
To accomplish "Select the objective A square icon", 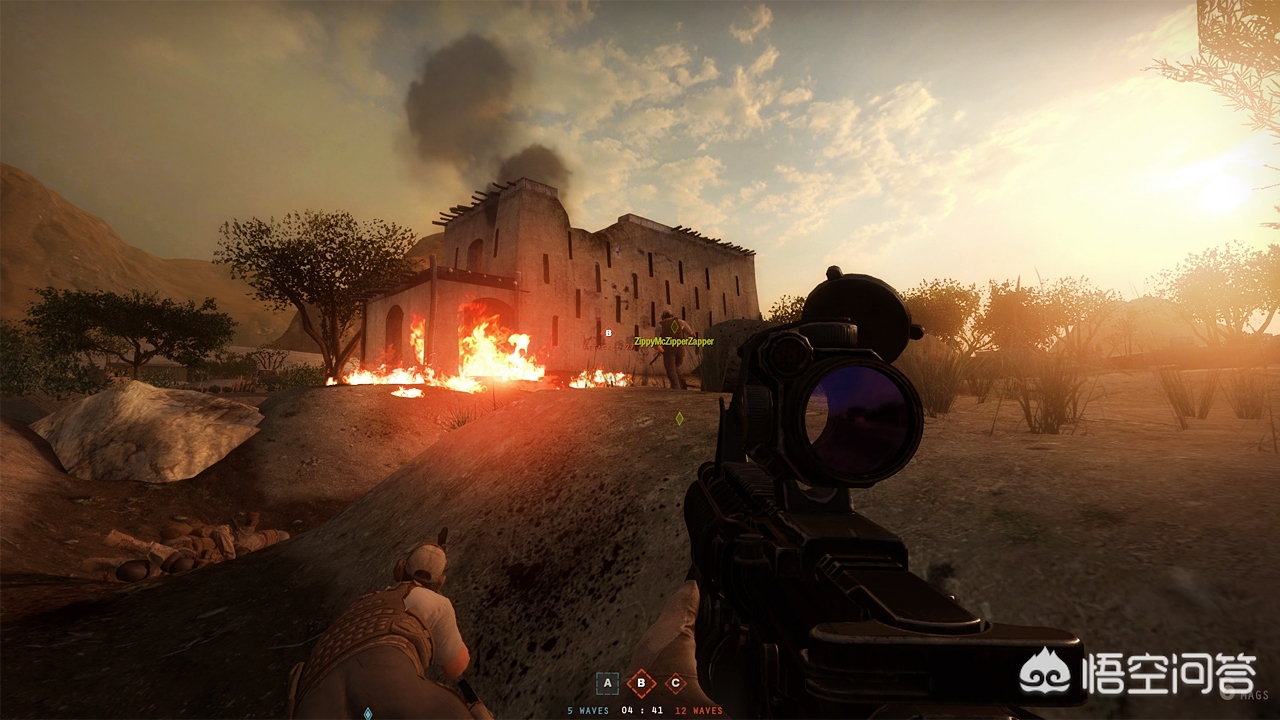I will 607,684.
